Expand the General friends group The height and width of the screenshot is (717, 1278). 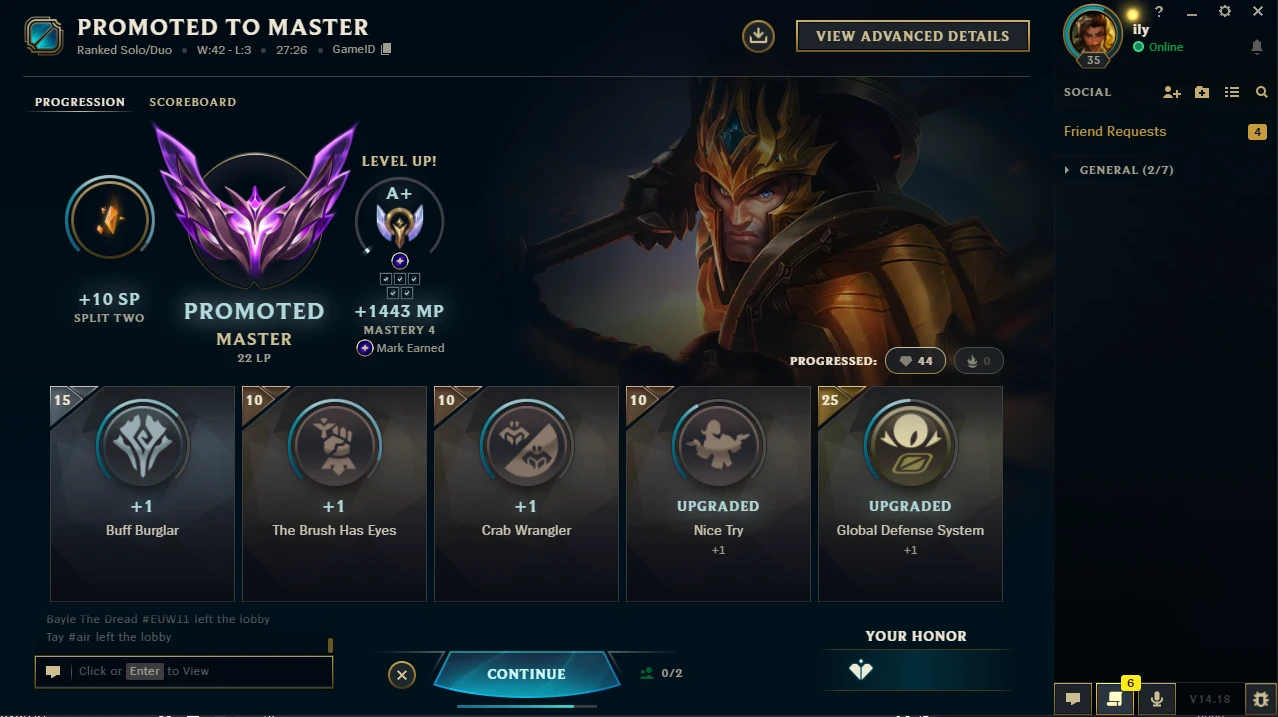(1068, 170)
